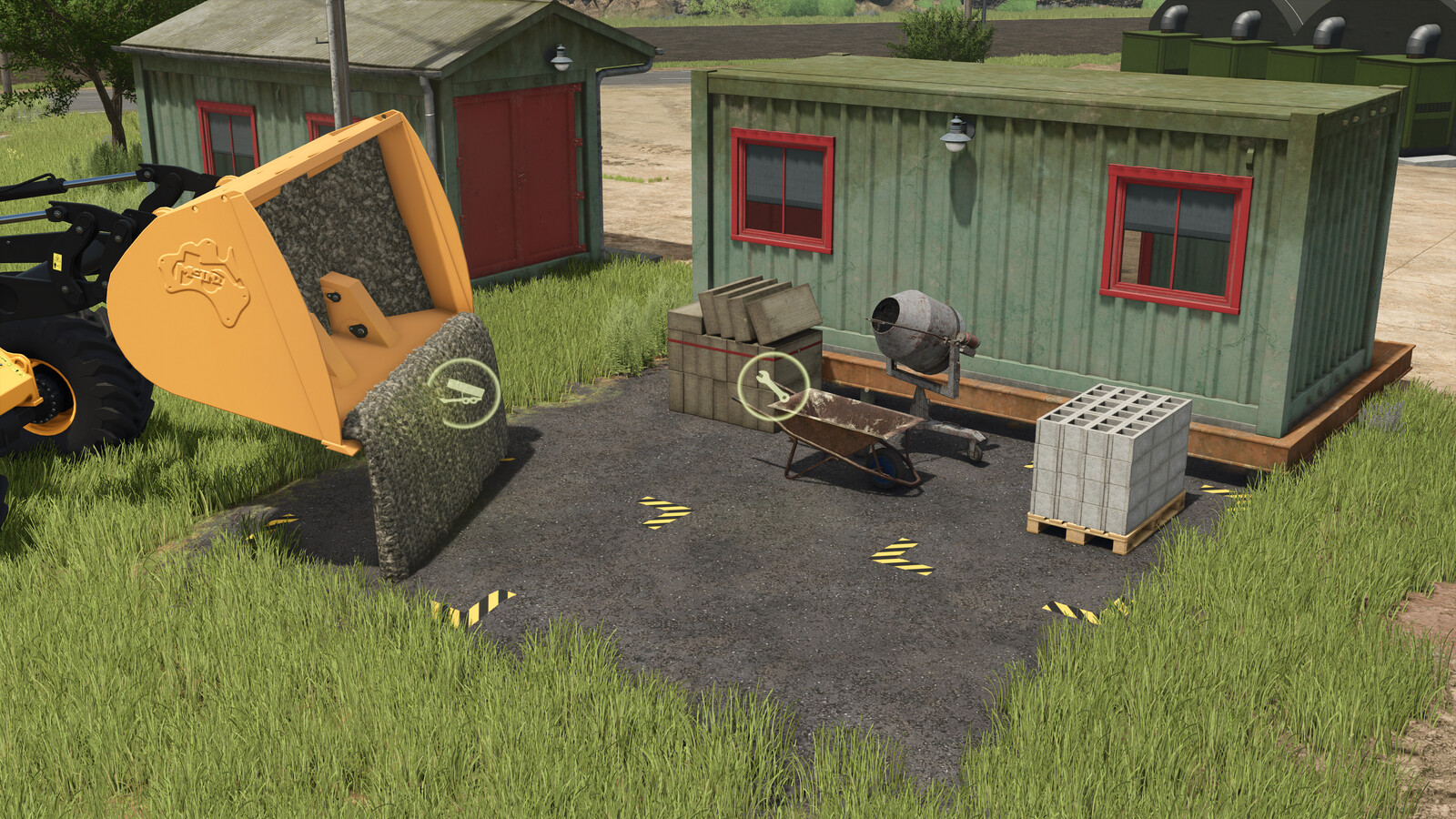Select the loader's front tire
Viewport: 1456px width, 819px height.
[91, 382]
